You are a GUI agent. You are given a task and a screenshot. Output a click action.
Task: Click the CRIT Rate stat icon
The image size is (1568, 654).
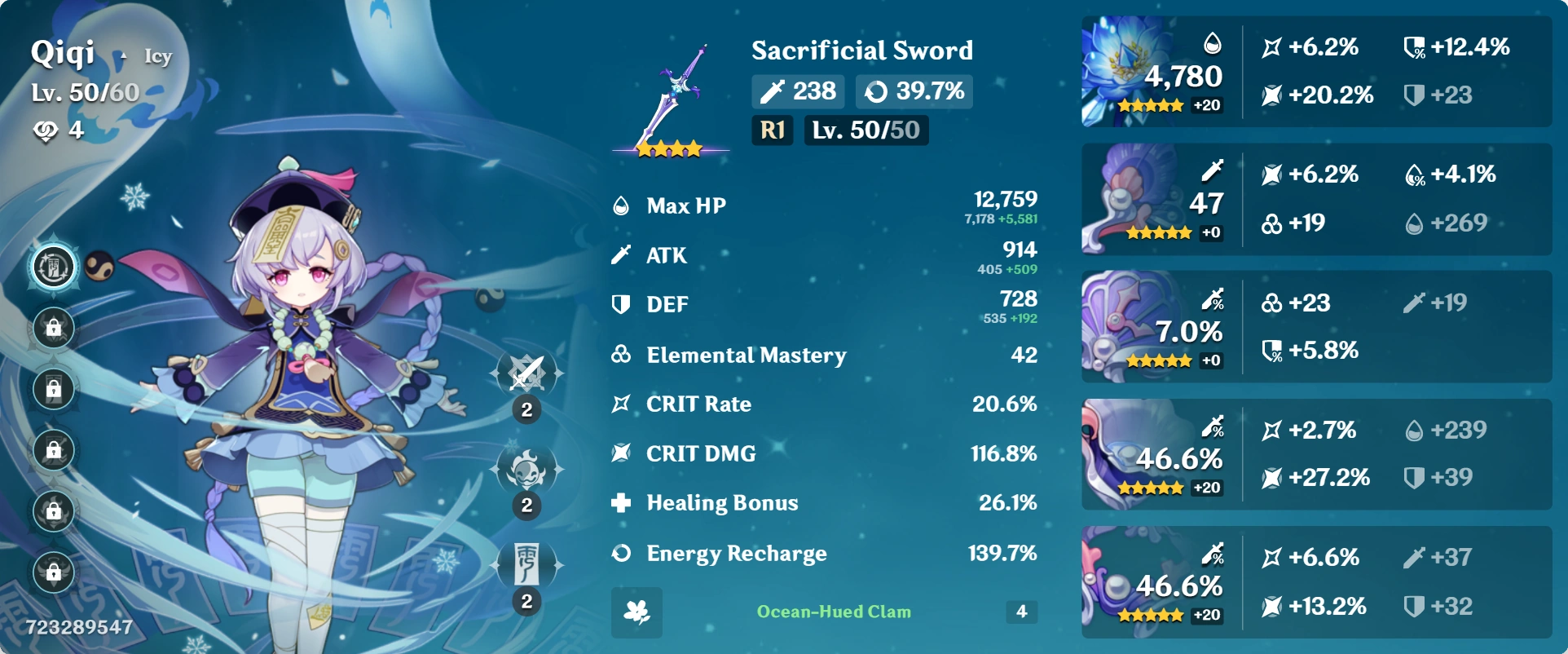click(x=622, y=404)
